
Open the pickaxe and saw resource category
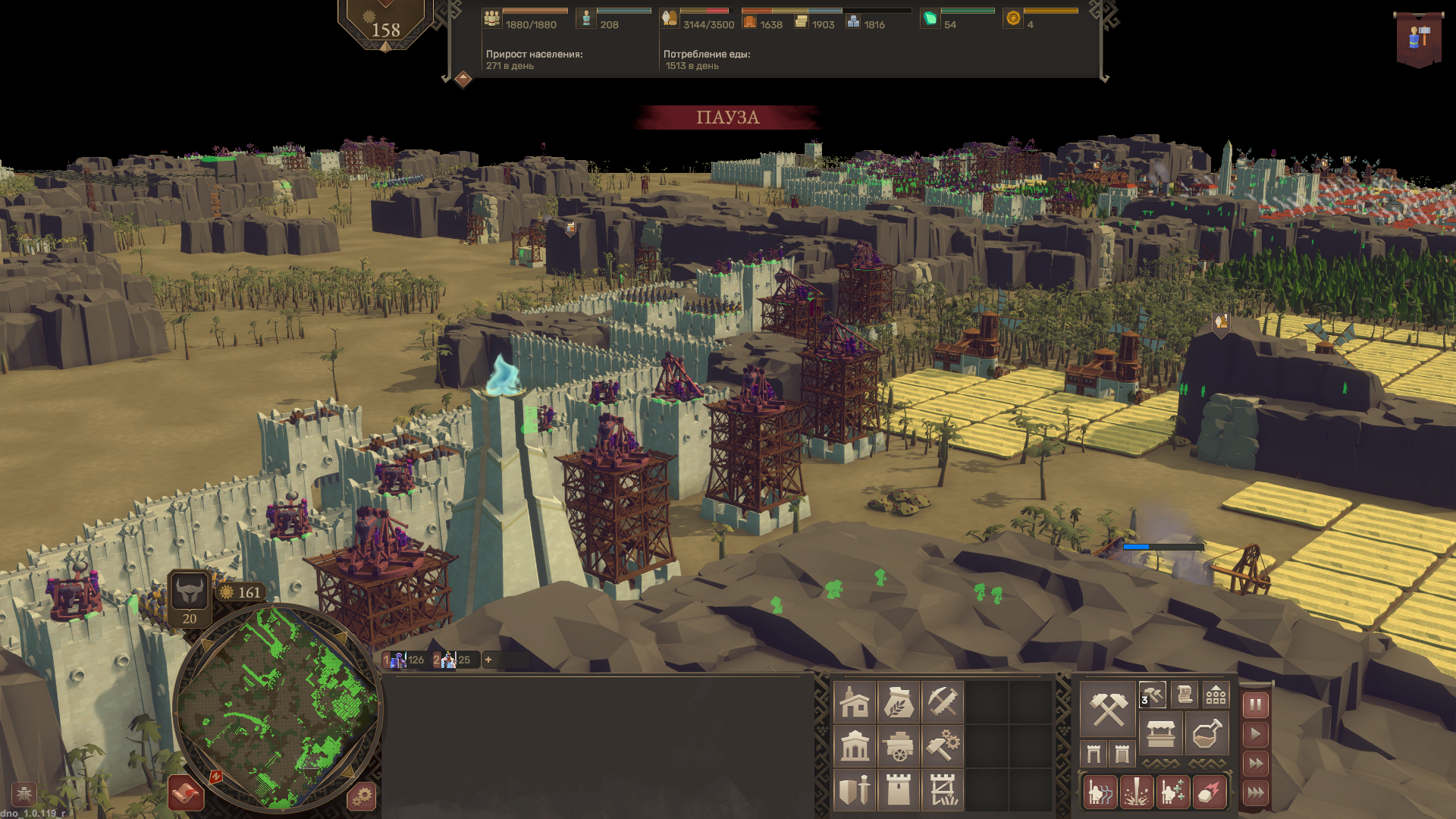pyautogui.click(x=943, y=702)
